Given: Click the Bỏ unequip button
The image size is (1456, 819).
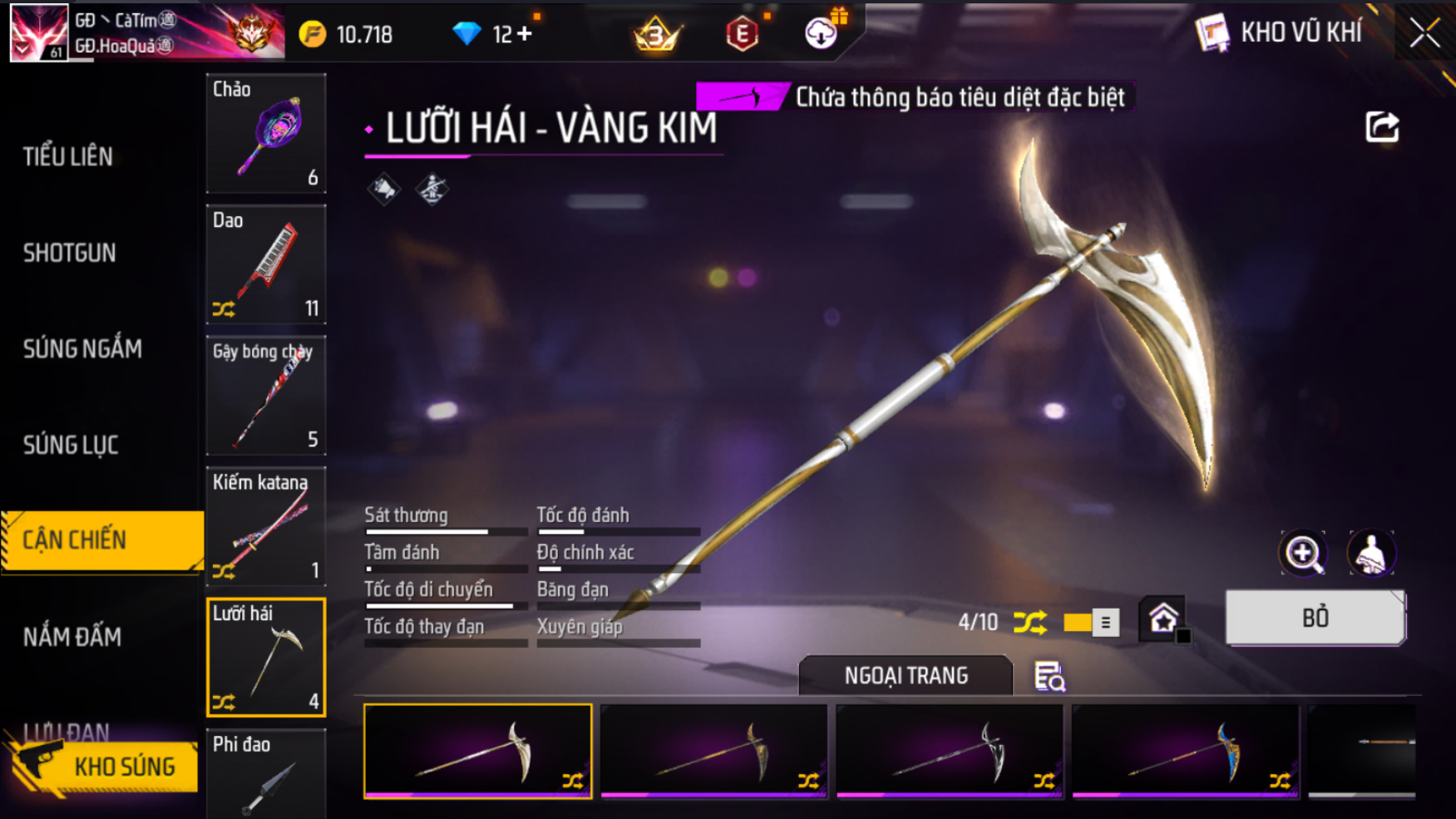Looking at the screenshot, I should [x=1315, y=618].
